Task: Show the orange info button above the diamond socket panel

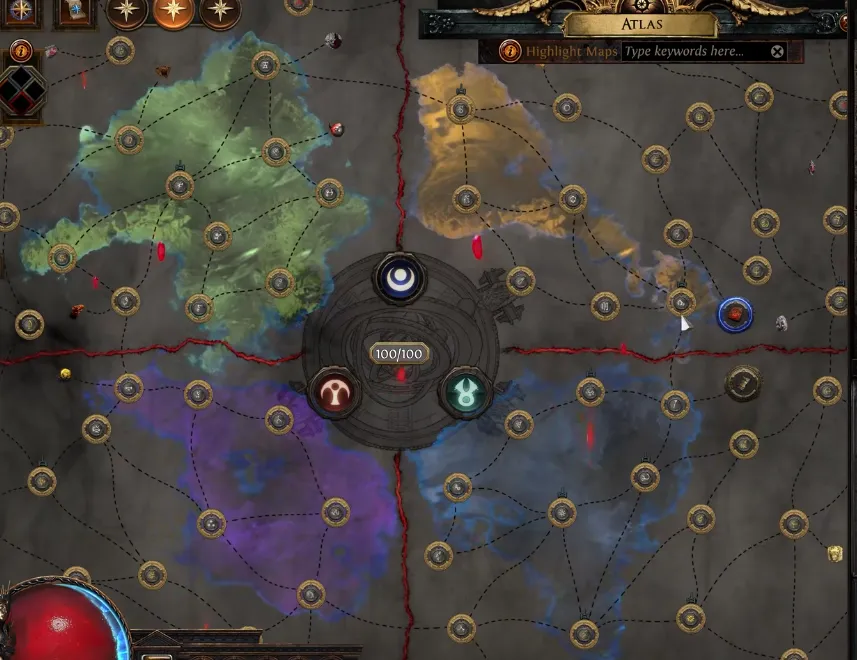Action: [20, 50]
